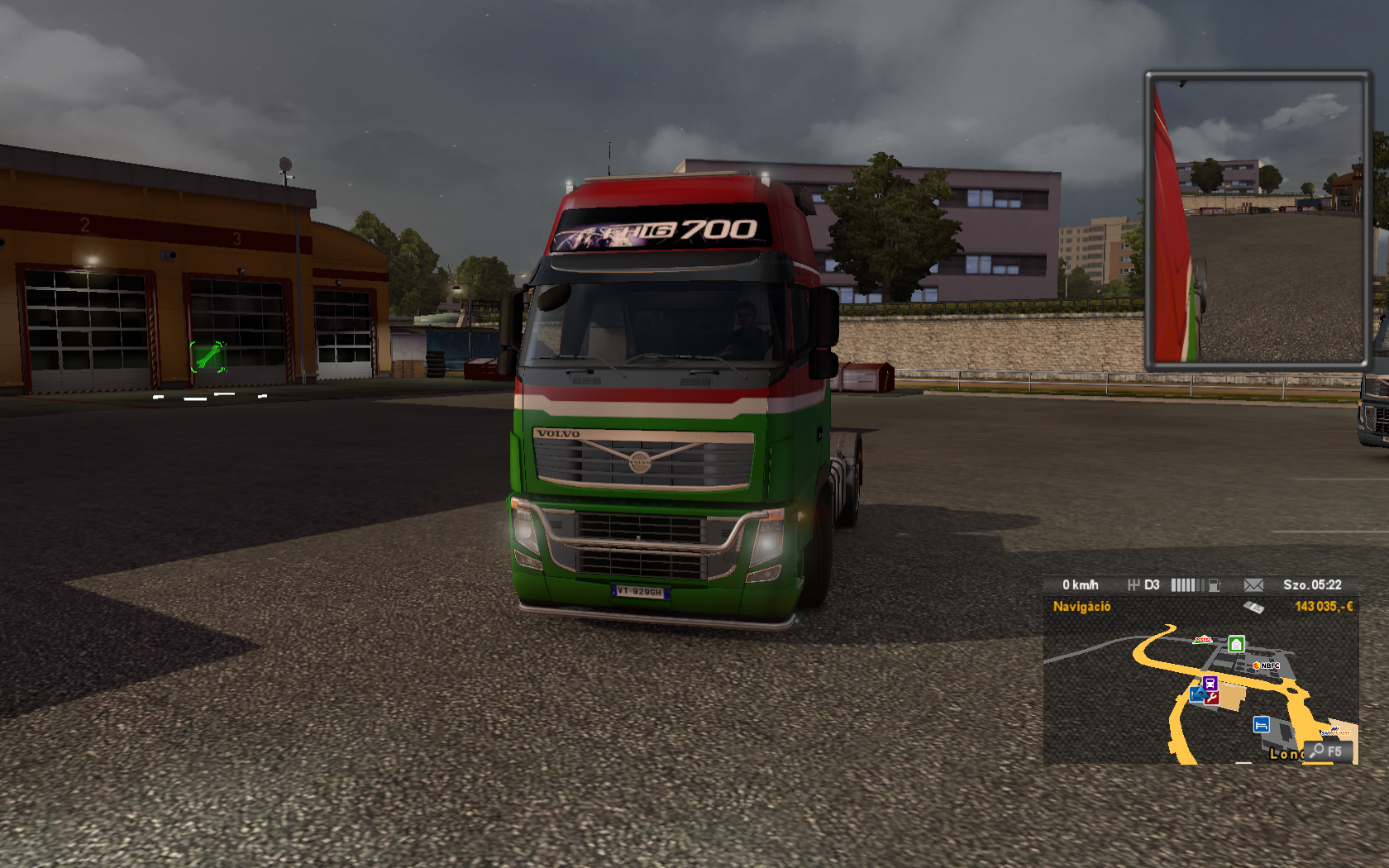Select the red wrench service marker
This screenshot has width=1389, height=868.
coord(1212,697)
